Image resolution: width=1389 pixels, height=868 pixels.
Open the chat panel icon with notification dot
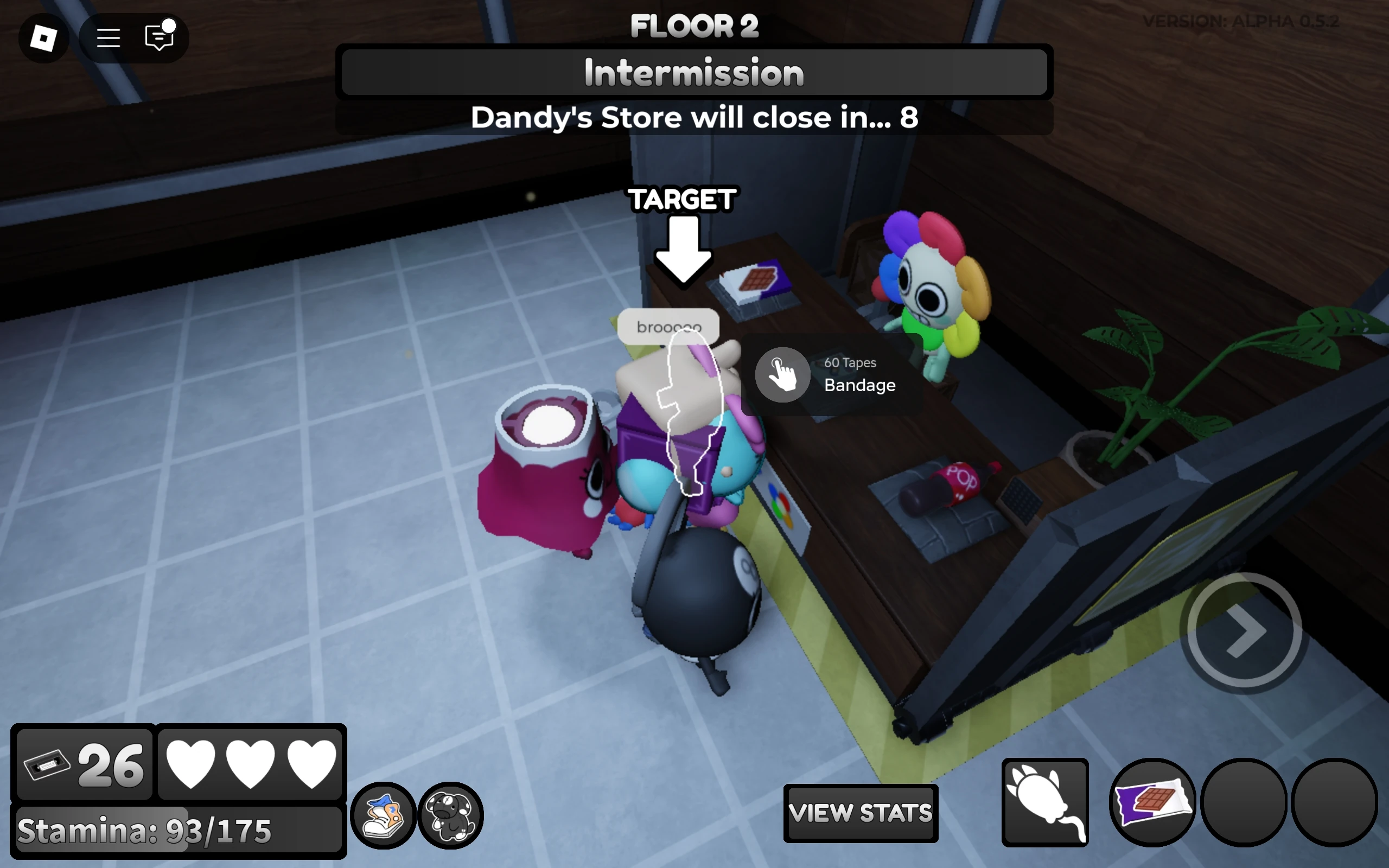tap(158, 37)
